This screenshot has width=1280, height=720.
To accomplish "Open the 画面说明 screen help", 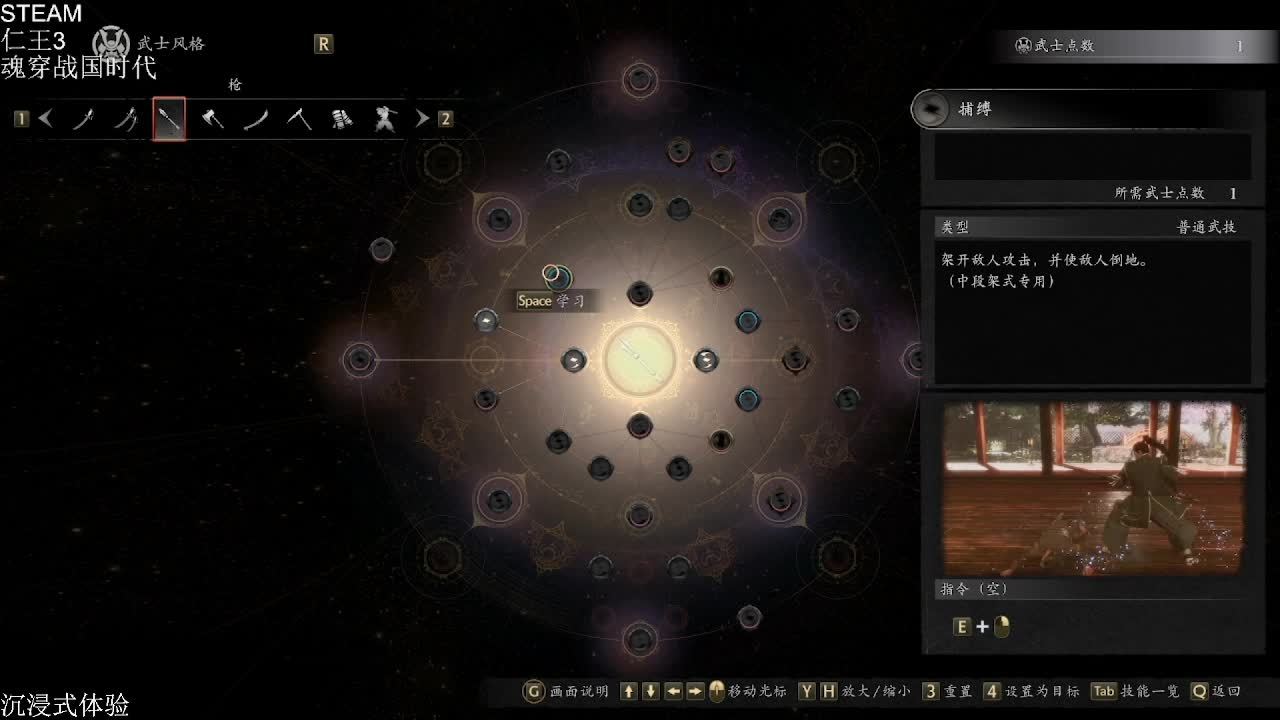I will (x=566, y=691).
